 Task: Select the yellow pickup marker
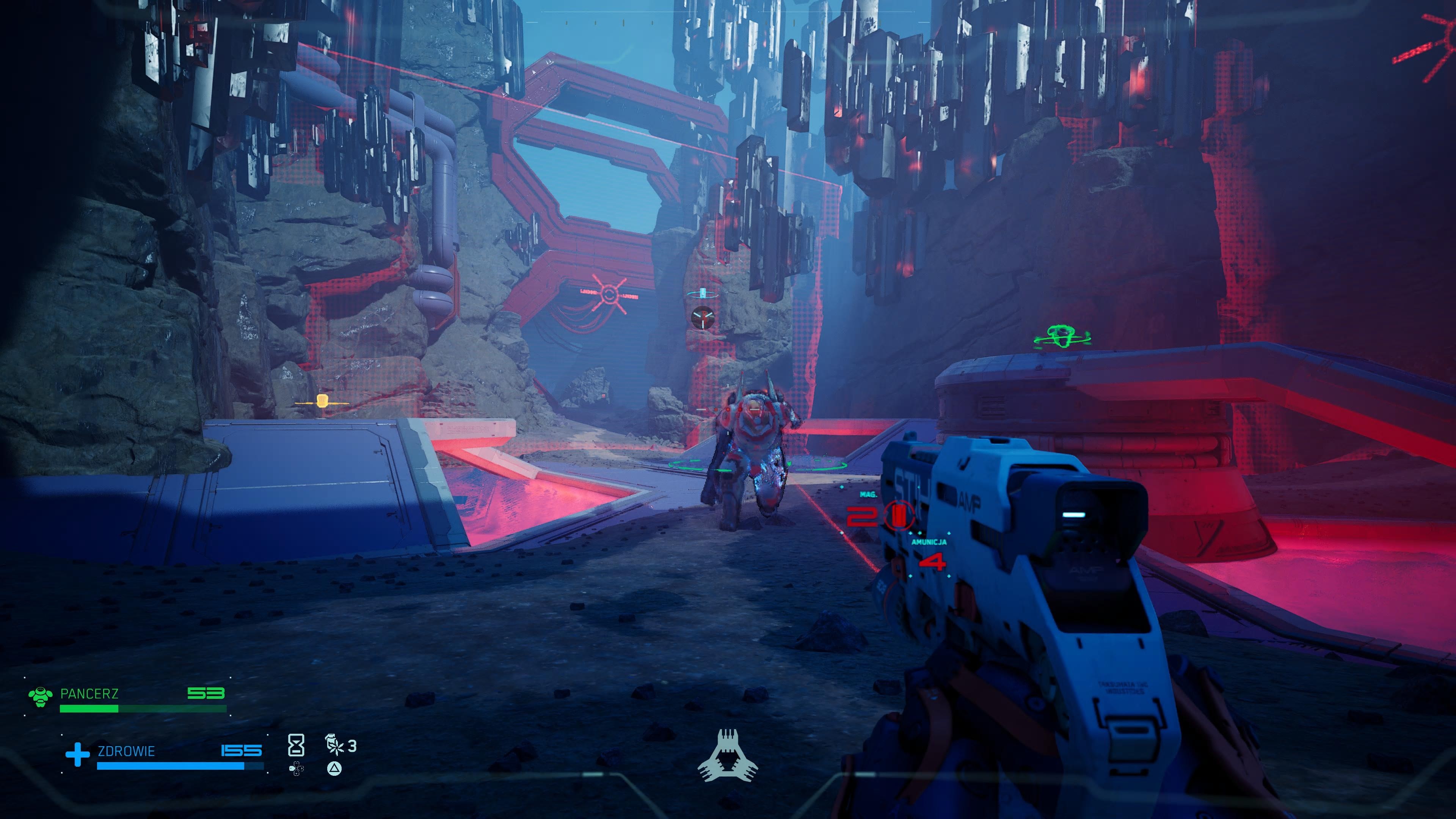click(322, 402)
